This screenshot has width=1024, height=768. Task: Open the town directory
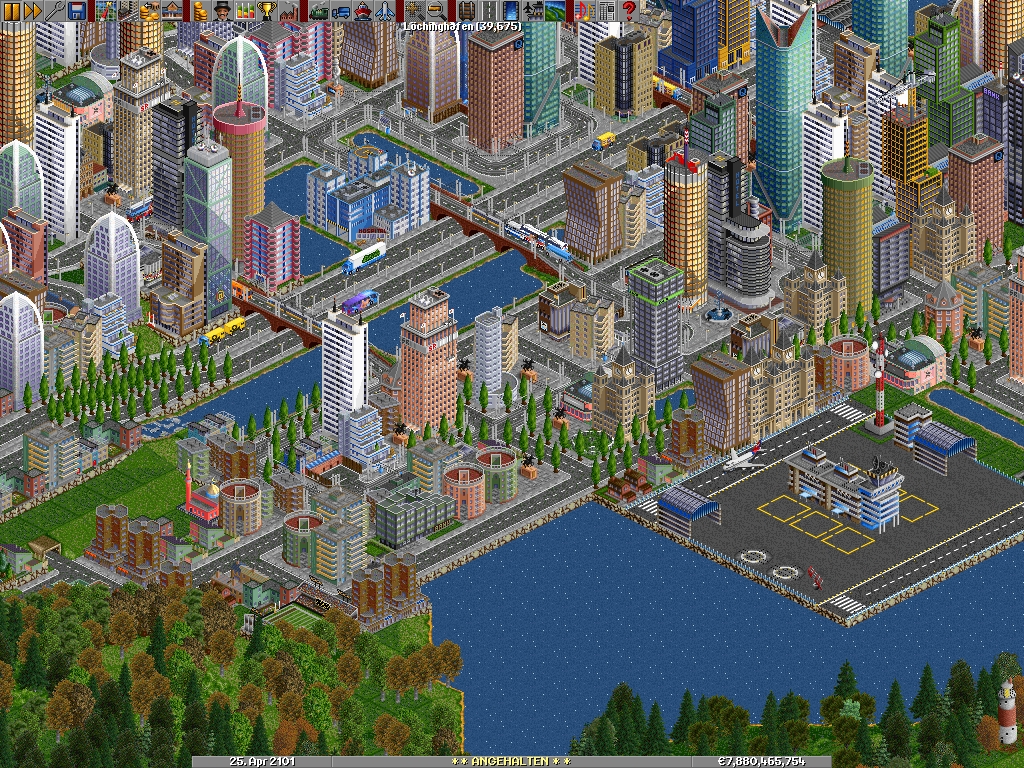129,11
